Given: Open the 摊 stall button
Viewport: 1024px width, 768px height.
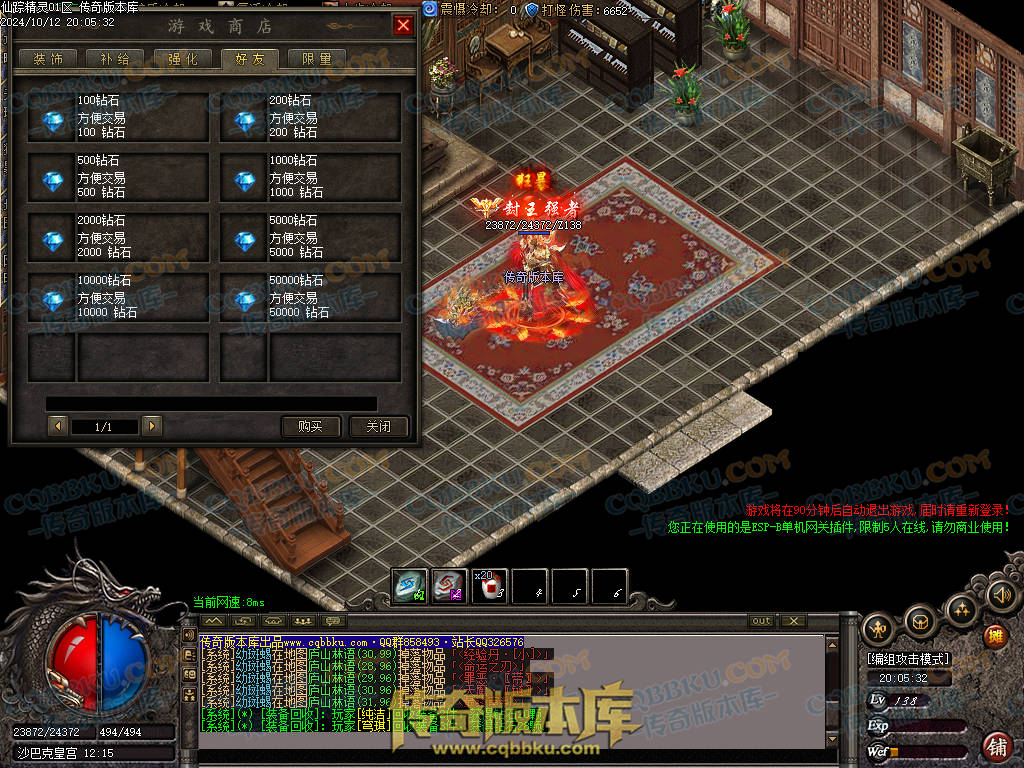Looking at the screenshot, I should pos(995,636).
